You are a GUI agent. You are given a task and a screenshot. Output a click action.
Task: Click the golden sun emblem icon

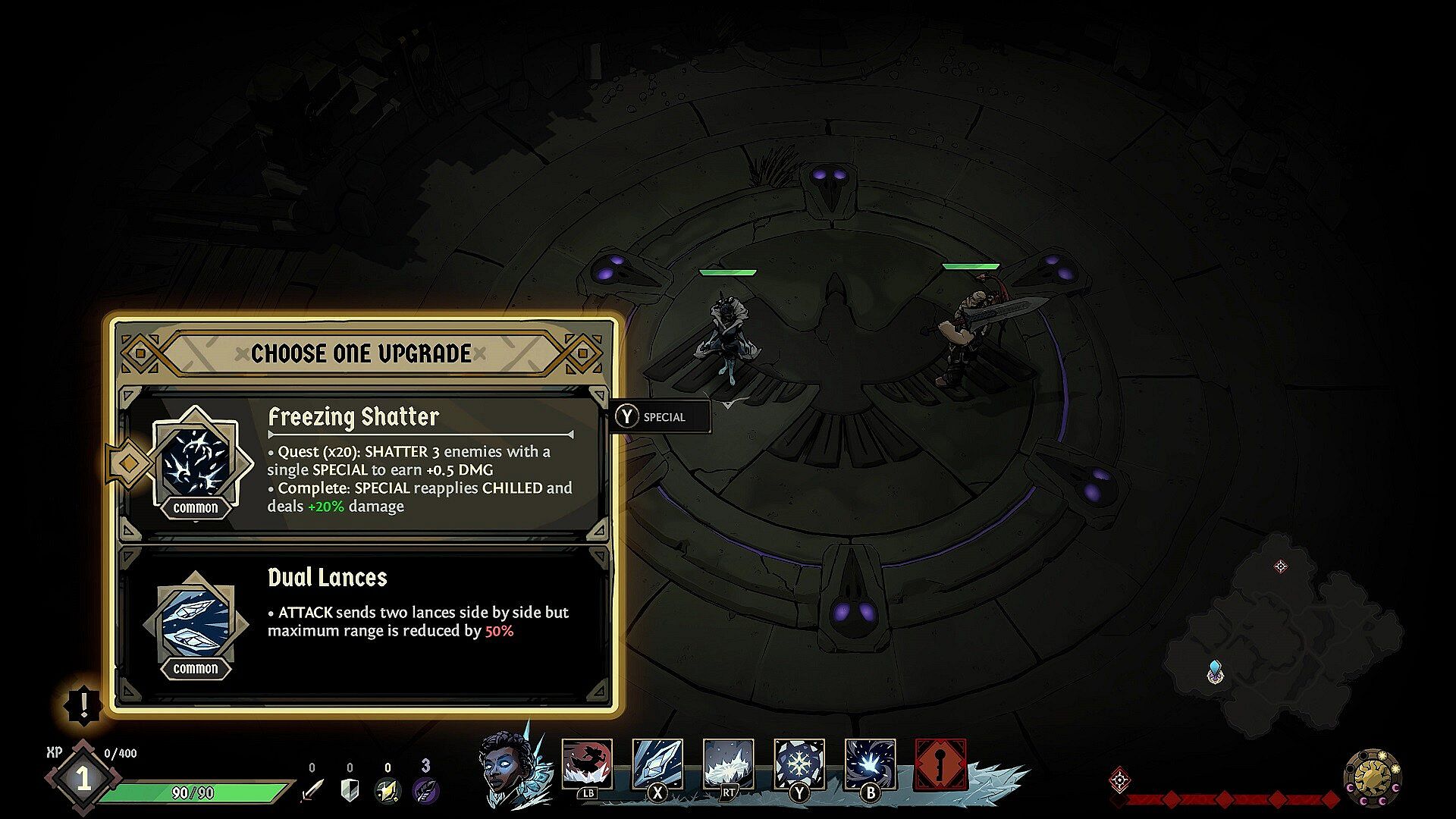point(1373,778)
